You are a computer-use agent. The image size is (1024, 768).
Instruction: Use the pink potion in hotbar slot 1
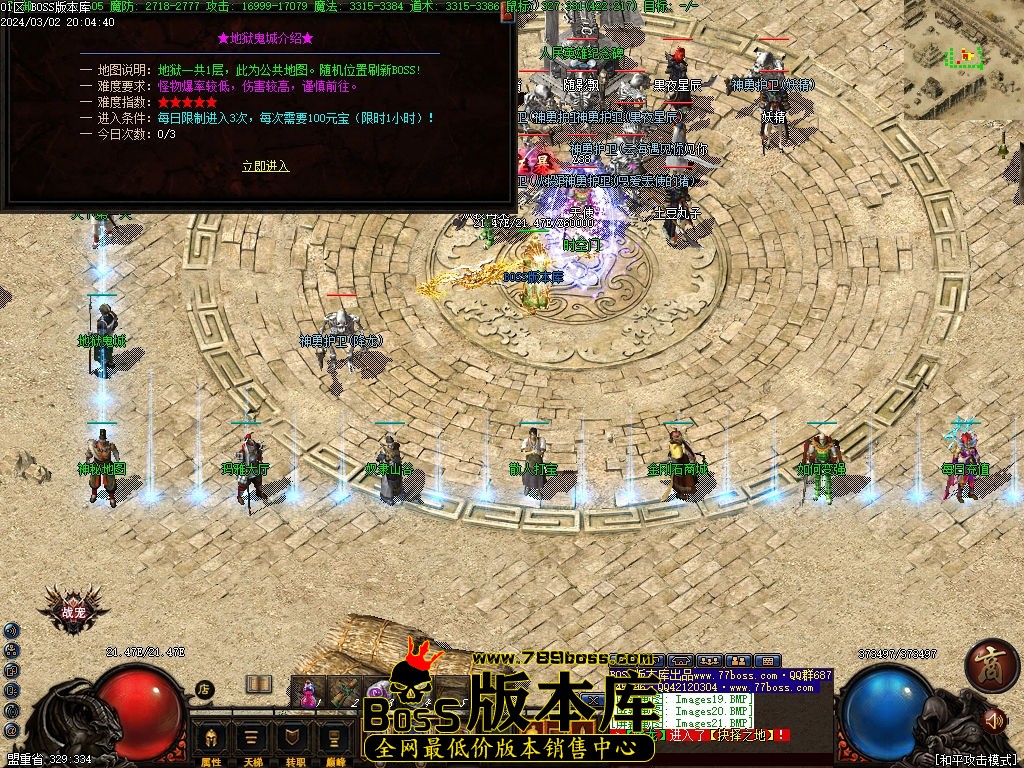click(x=309, y=692)
